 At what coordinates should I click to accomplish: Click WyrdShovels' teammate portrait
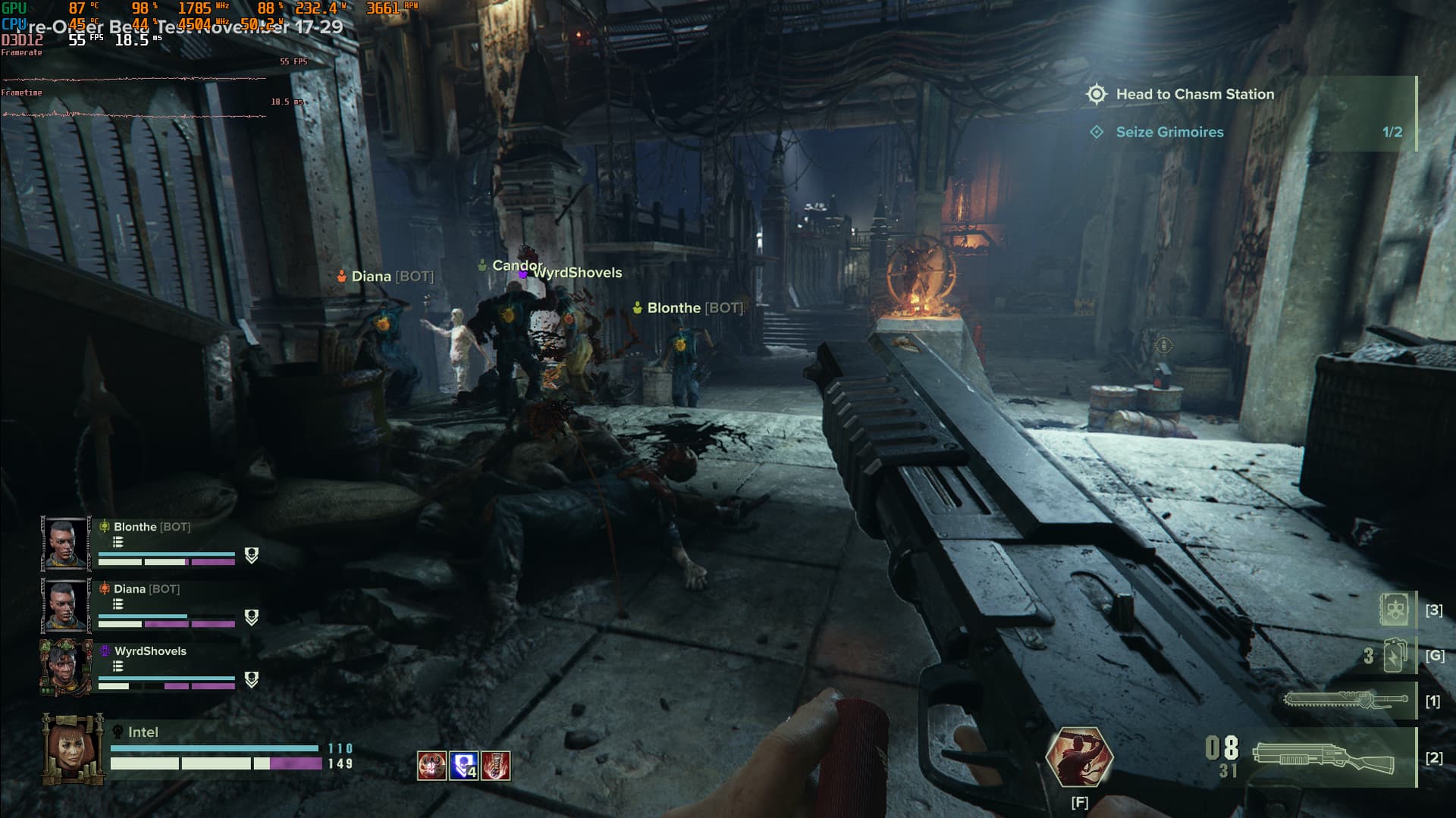click(x=66, y=667)
